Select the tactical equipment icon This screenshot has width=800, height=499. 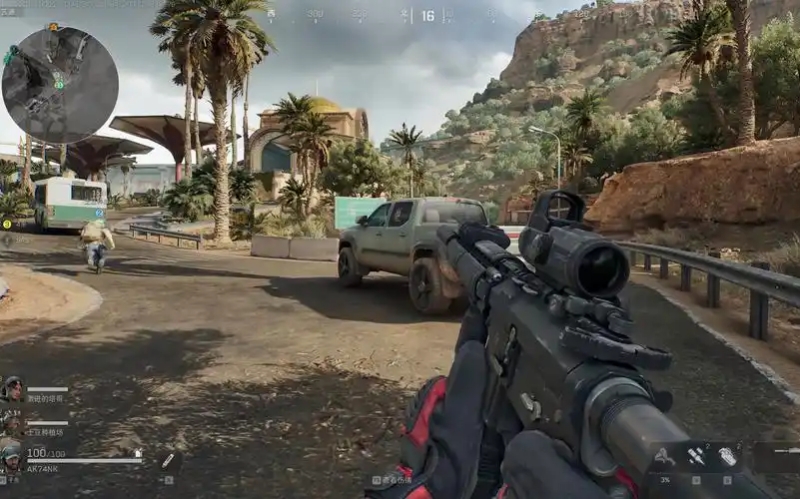click(x=697, y=456)
